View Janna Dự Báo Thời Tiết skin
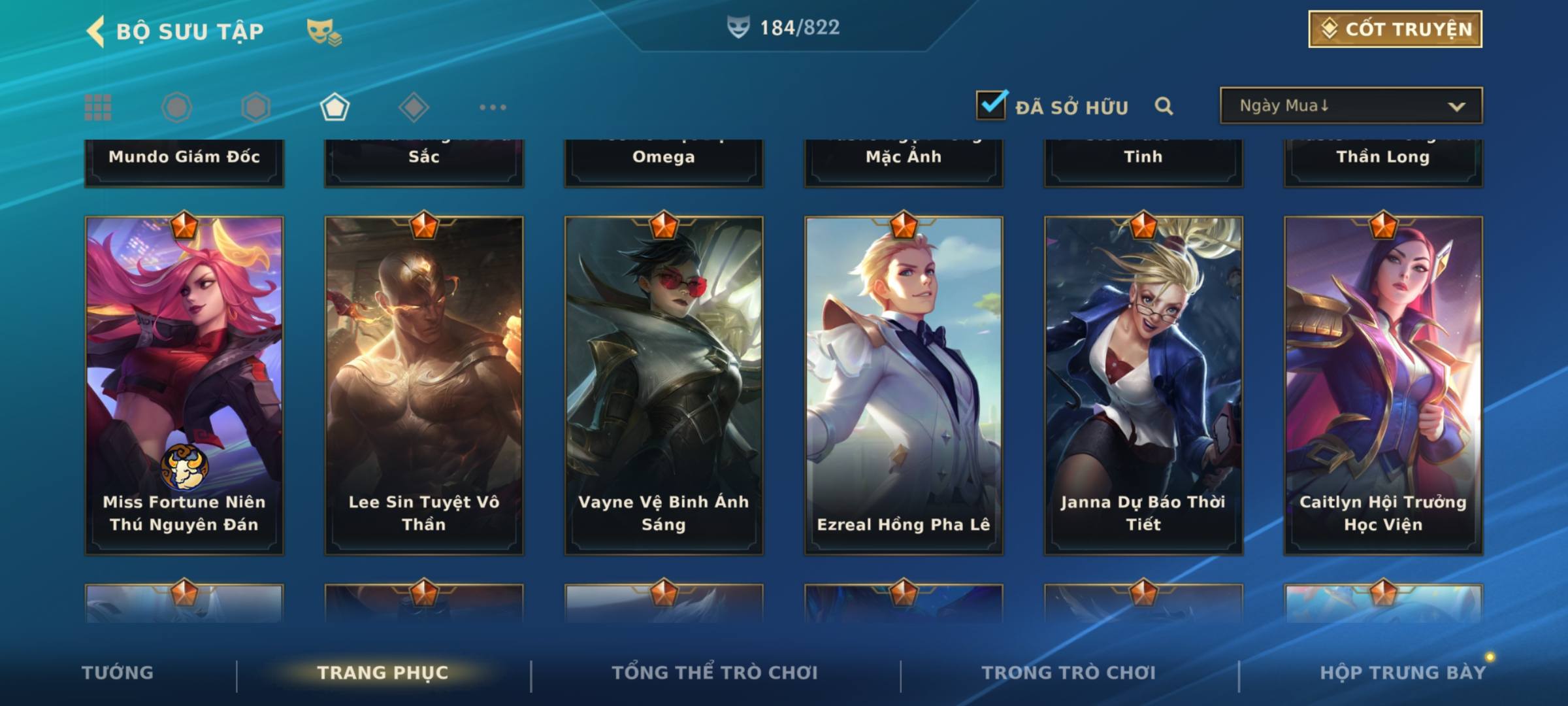The image size is (1568, 706). 1143,386
